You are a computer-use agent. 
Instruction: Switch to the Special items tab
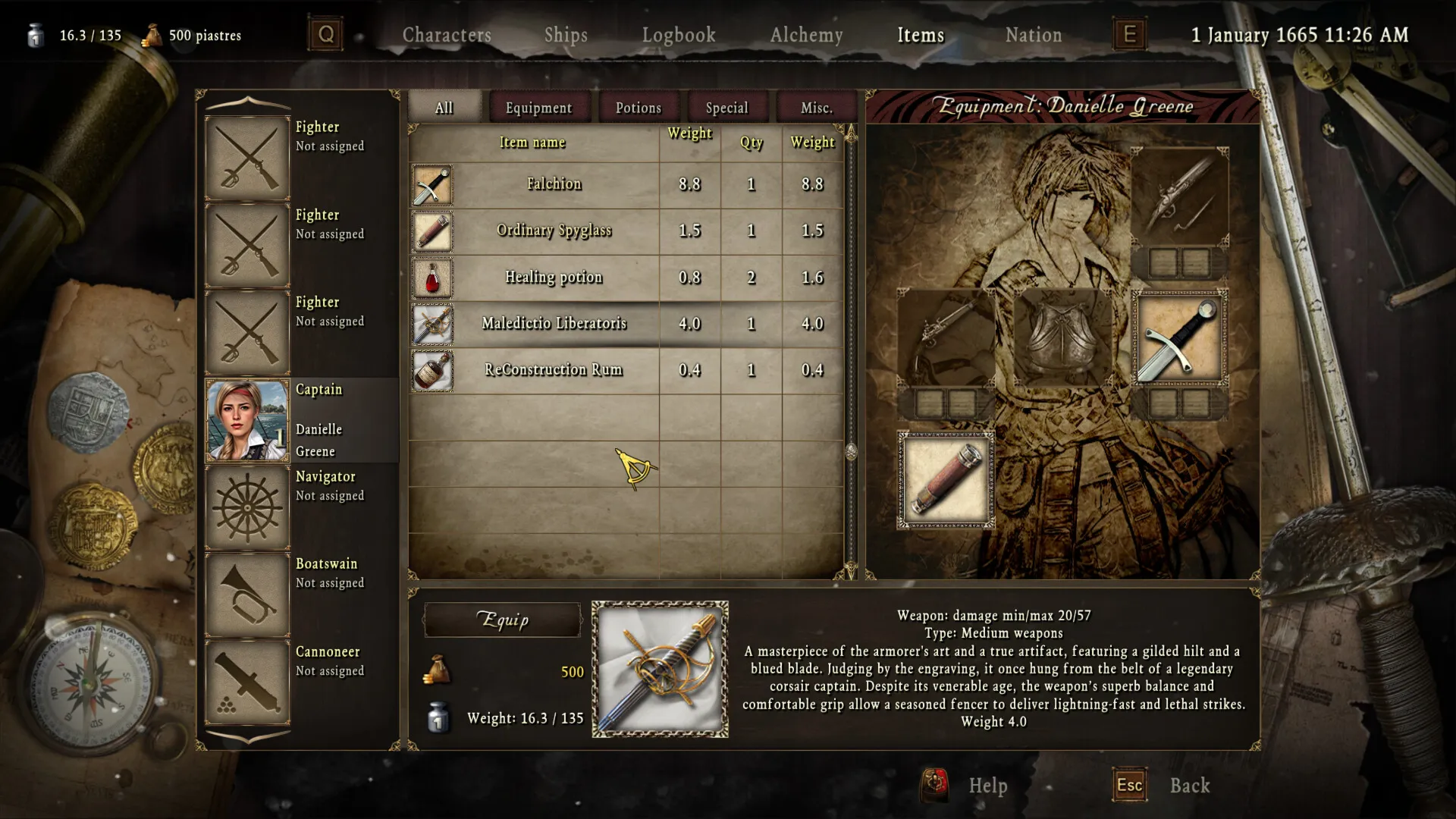[726, 108]
